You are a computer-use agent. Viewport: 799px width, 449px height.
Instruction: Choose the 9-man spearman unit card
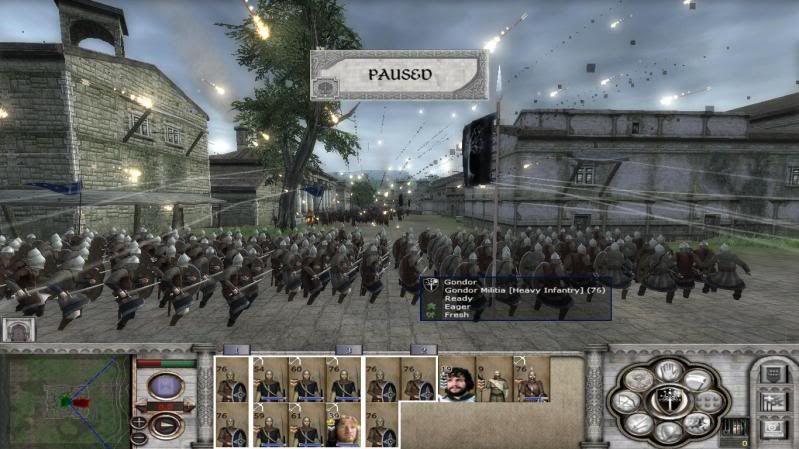pos(494,380)
